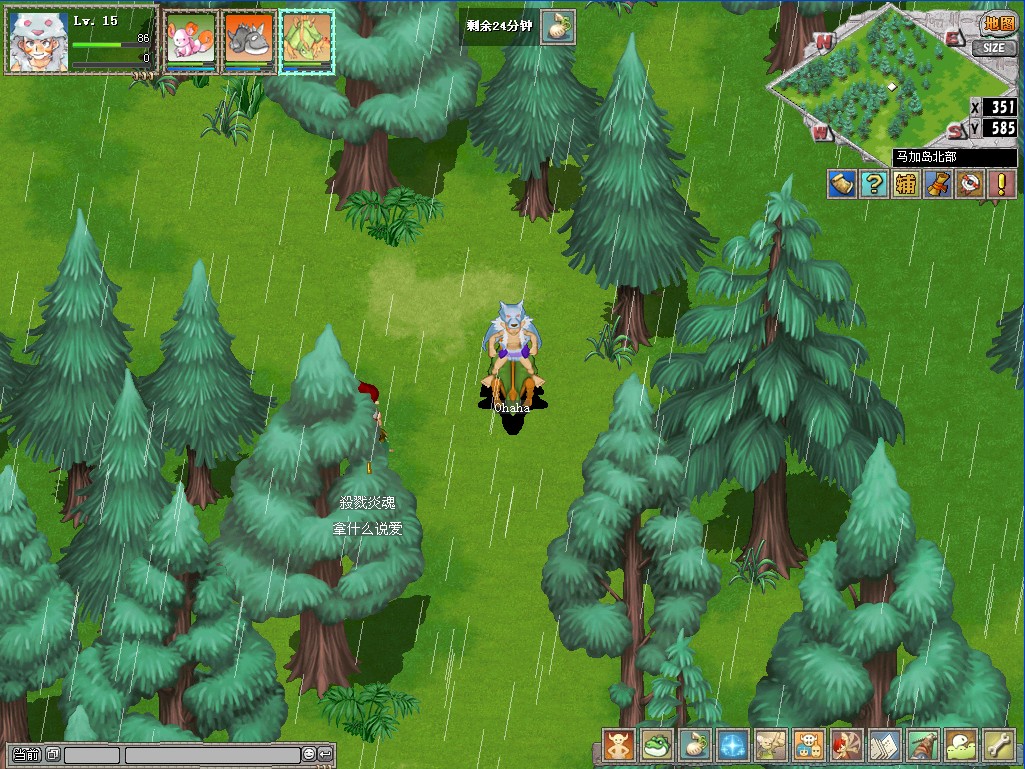Open the parchment scroll icon on blue
Viewport: 1025px width, 769px height.
842,184
